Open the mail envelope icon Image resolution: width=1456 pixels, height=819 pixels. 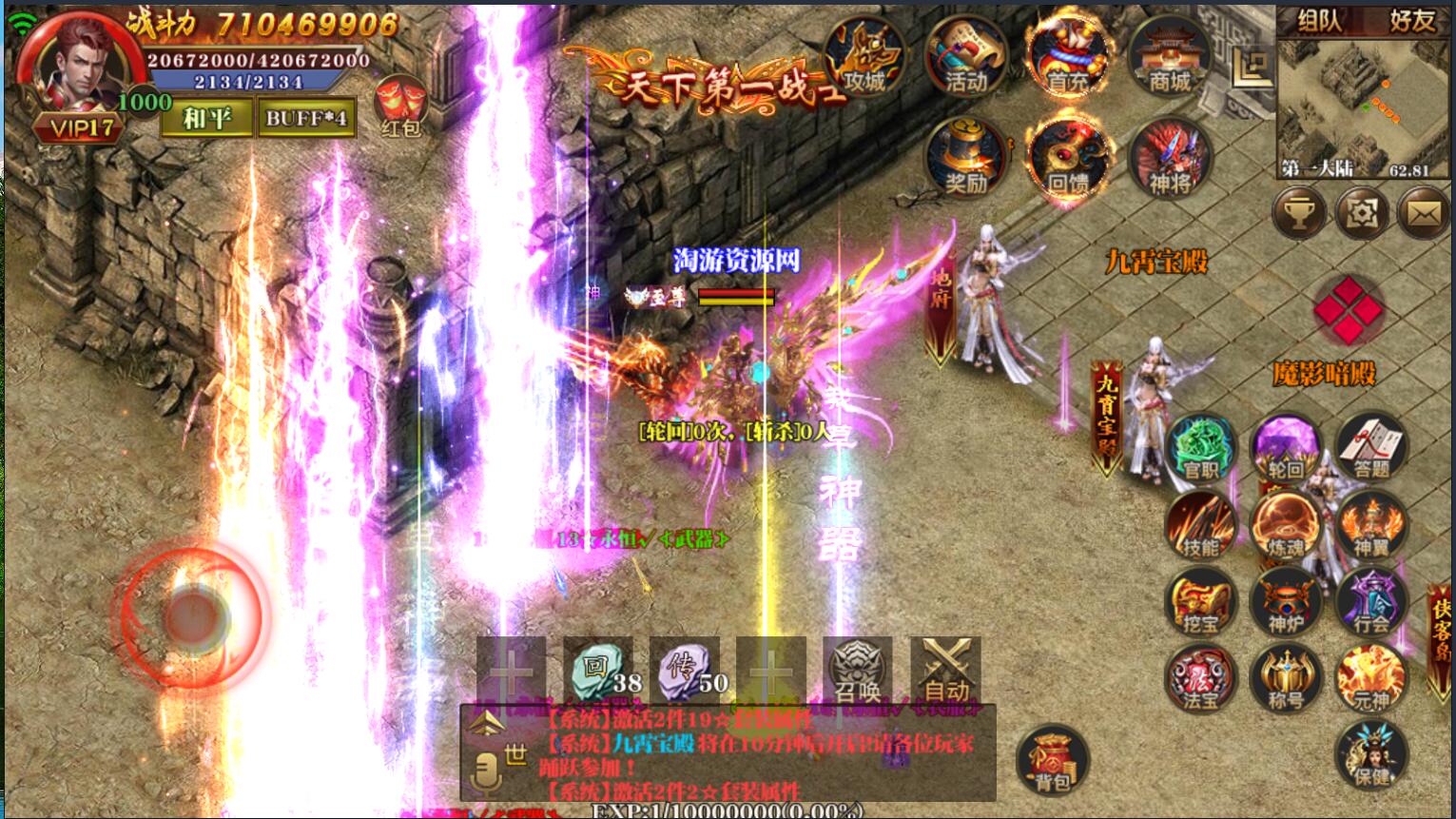(1423, 214)
